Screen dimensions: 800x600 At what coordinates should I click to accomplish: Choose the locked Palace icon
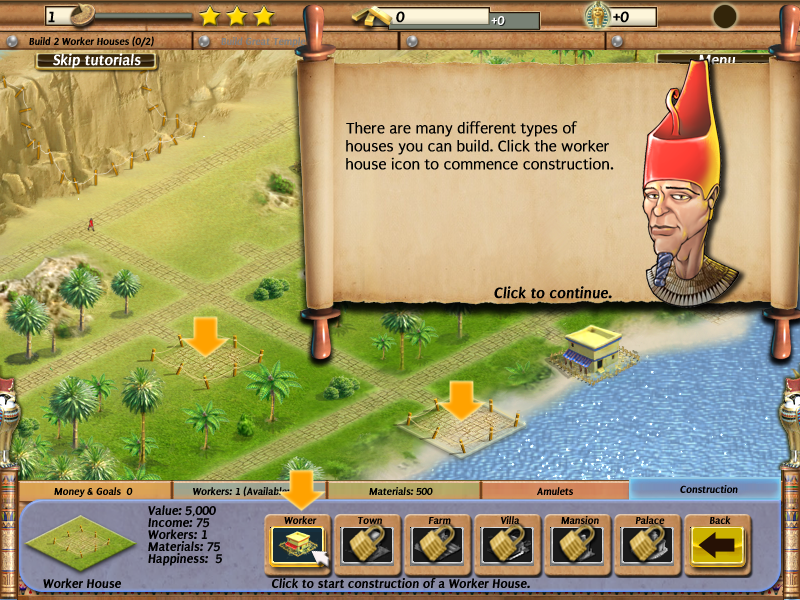(x=650, y=545)
